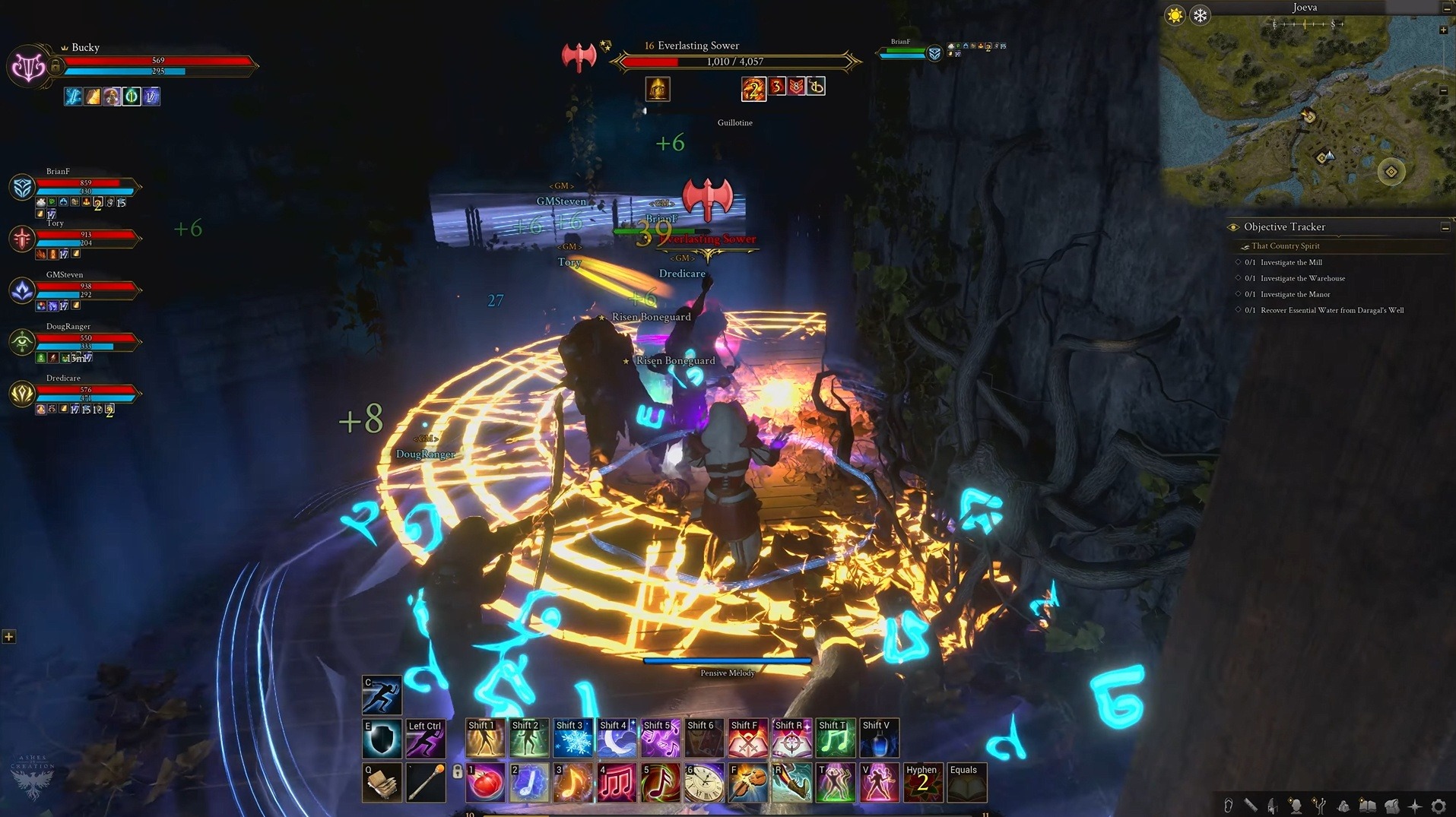Select the violin ability bound to F
1456x817 pixels.
[747, 781]
